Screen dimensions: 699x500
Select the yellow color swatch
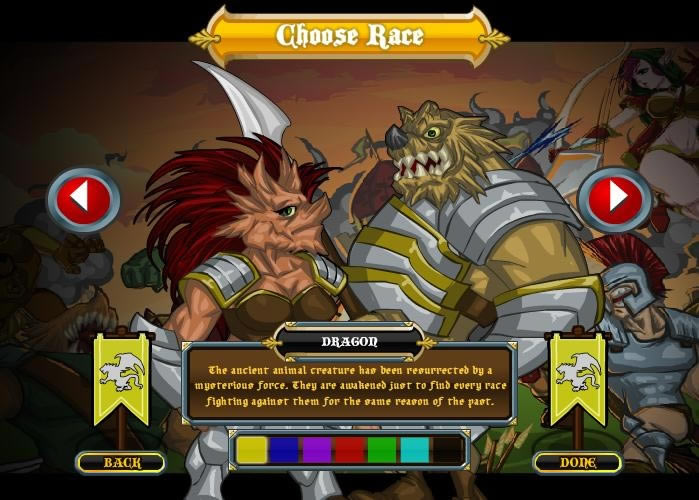pos(251,450)
